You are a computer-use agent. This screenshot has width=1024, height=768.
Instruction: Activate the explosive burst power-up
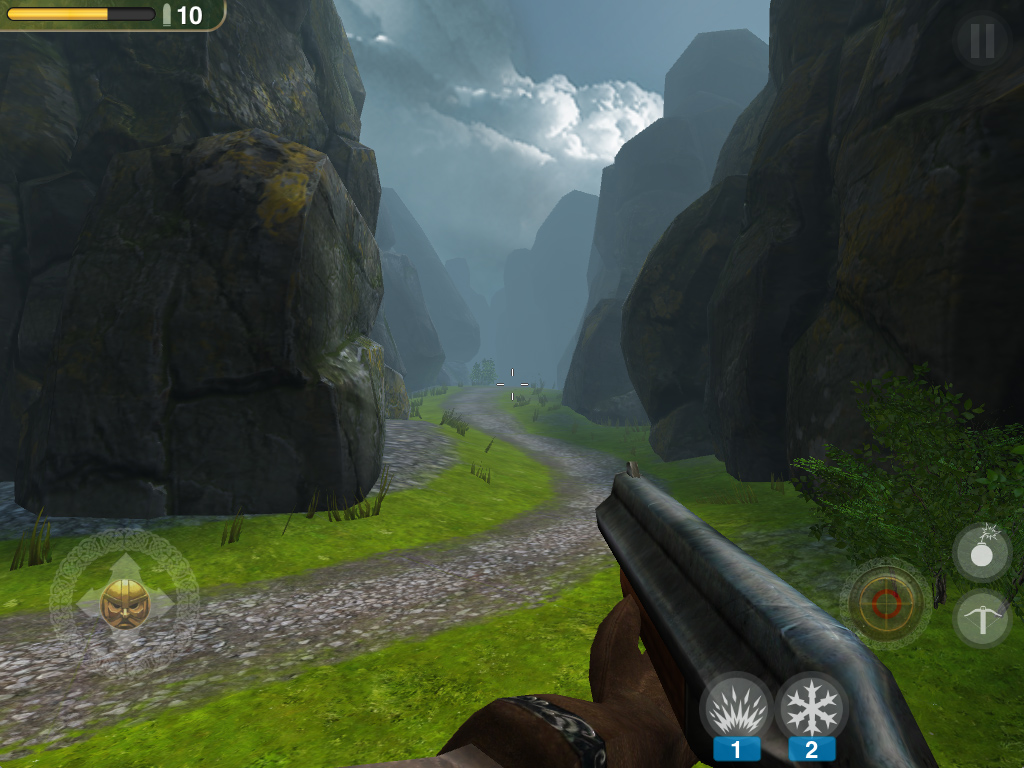[737, 709]
